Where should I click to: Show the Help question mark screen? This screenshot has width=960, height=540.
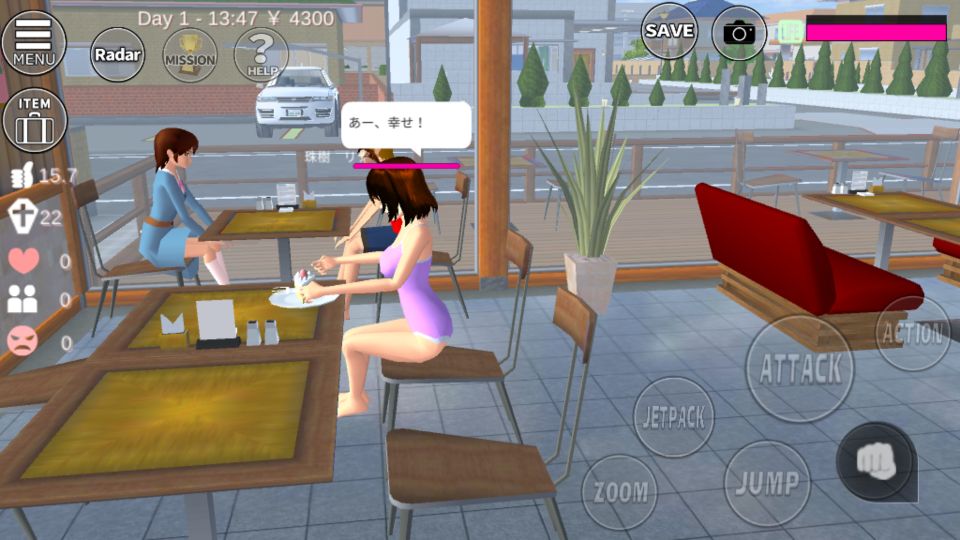(261, 54)
